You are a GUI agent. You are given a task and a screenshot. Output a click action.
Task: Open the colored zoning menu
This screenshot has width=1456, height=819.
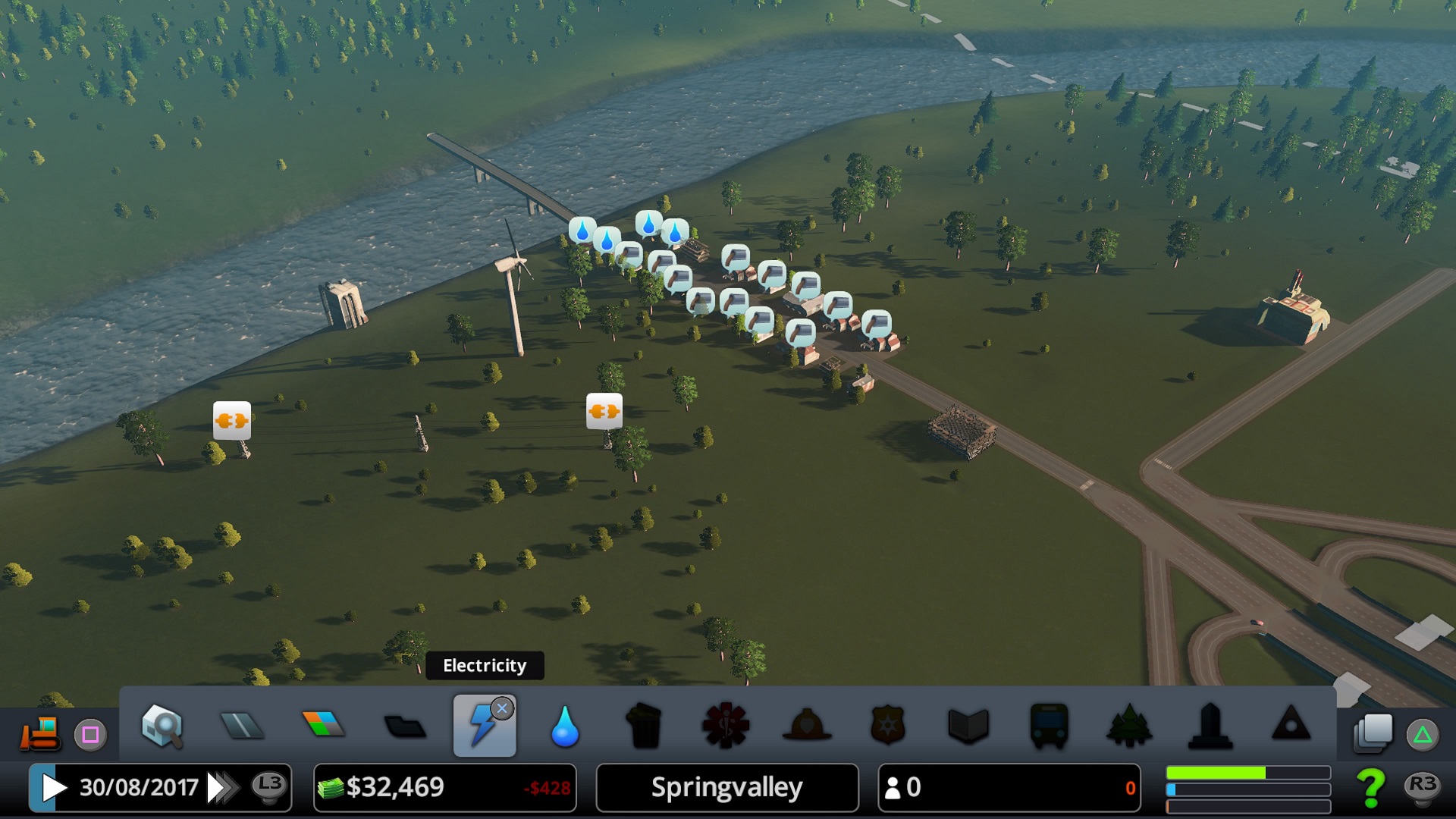pyautogui.click(x=323, y=724)
